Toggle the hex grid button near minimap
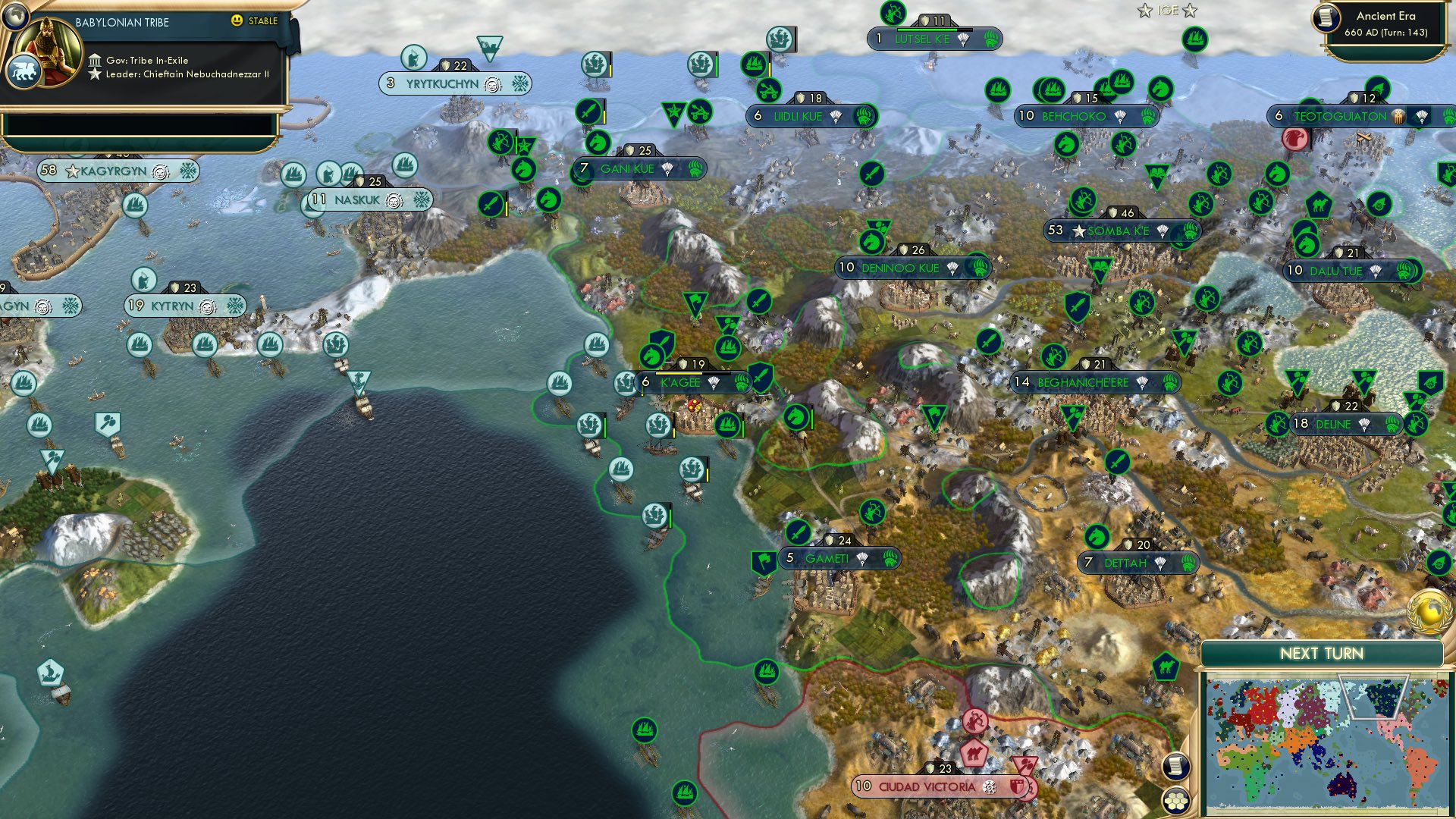1456x819 pixels. point(1175,800)
